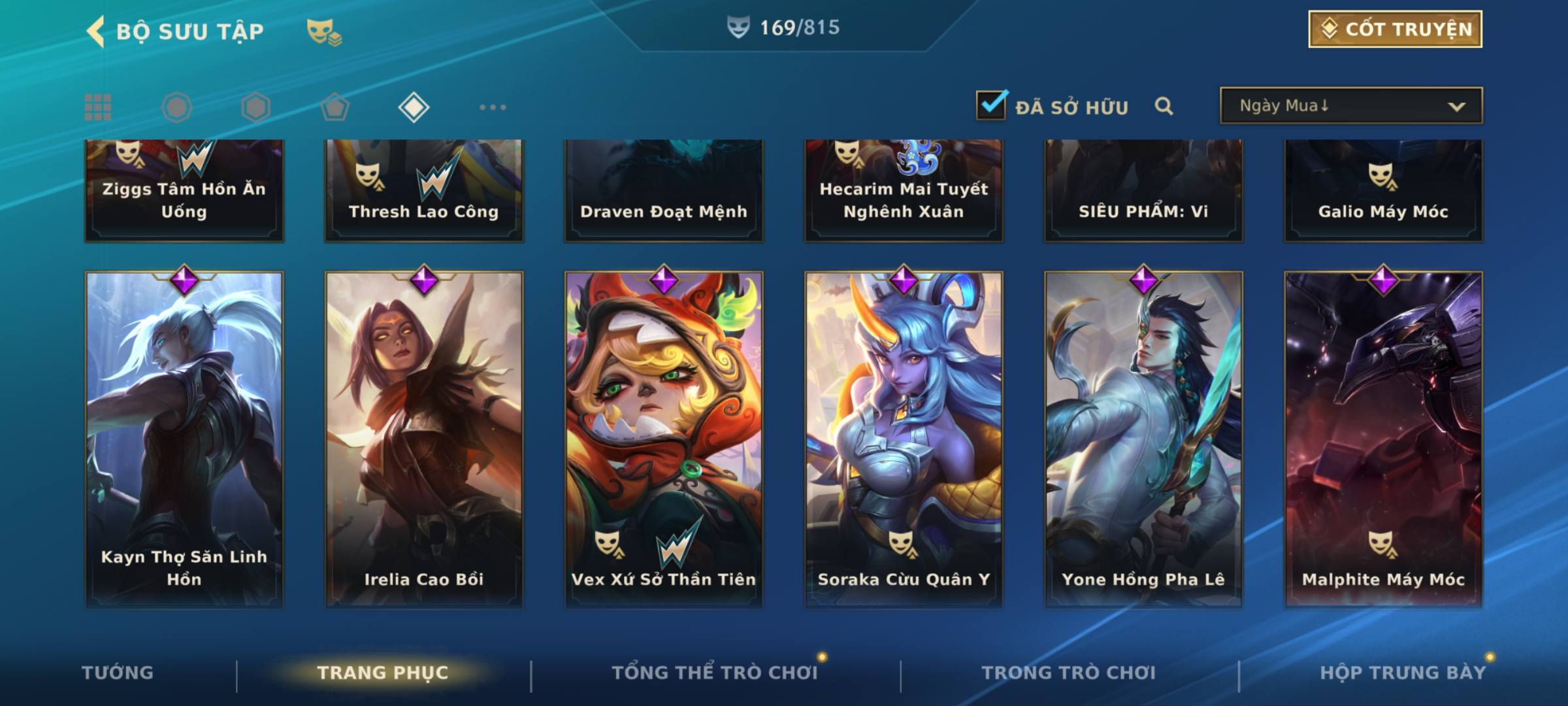Go to the Hộp Trưng Bày tab

1402,673
